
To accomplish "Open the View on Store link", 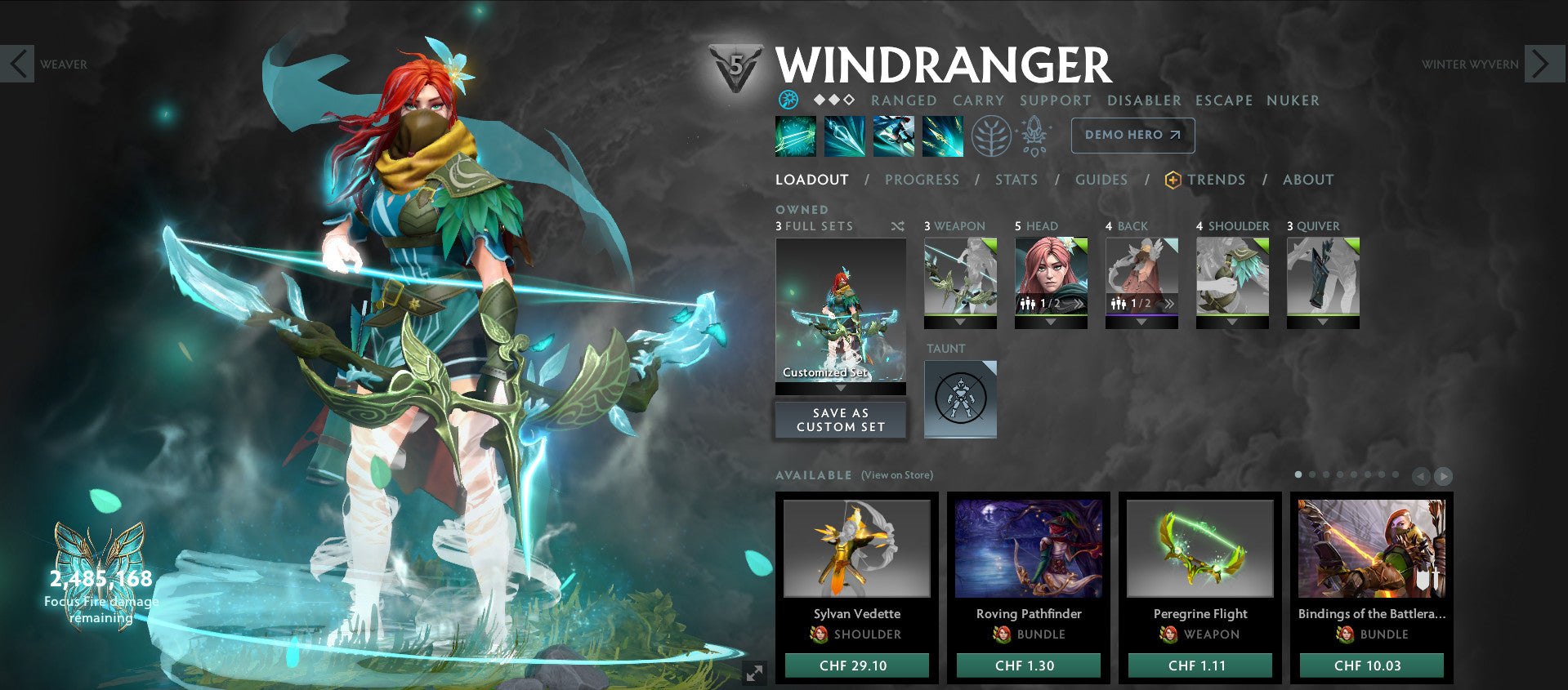I will point(896,474).
